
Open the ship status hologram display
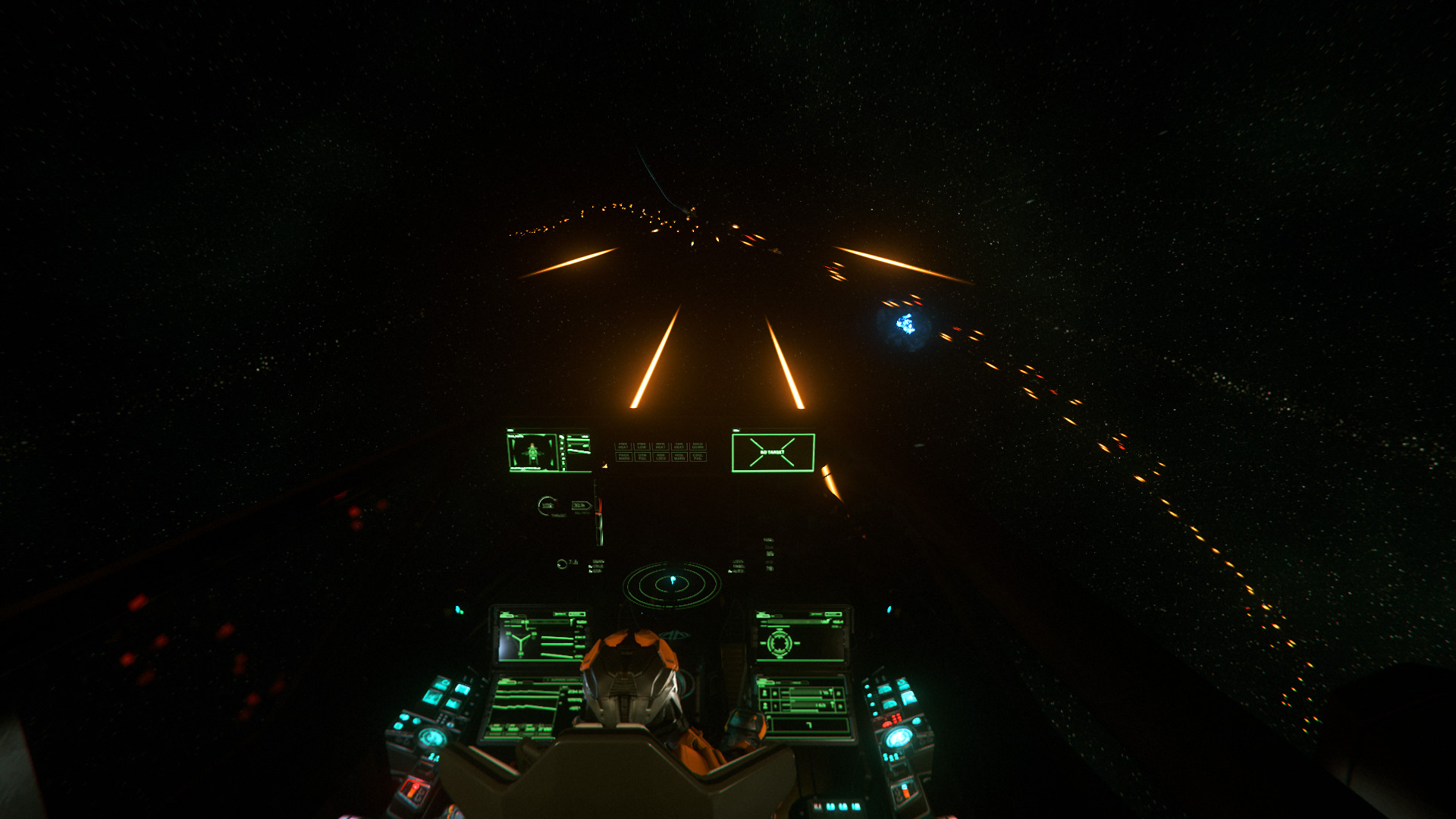(x=548, y=451)
